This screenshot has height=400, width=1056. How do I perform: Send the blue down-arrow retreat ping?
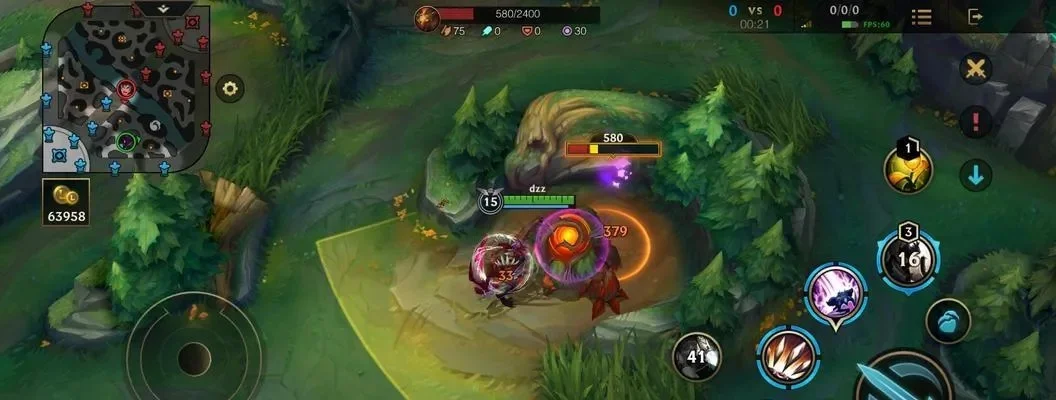pos(975,175)
